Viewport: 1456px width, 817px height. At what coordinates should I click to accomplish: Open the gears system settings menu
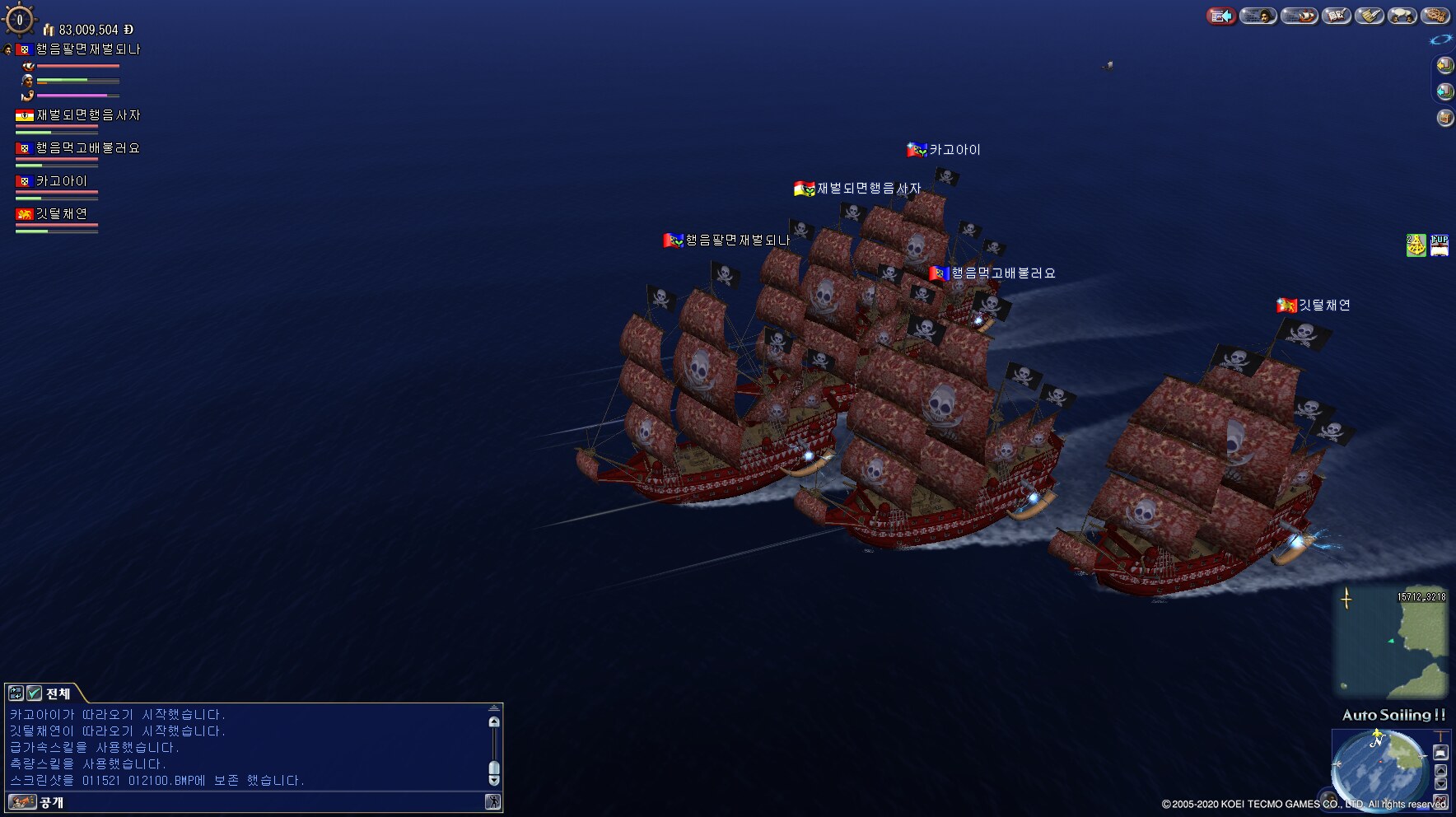point(1435,16)
